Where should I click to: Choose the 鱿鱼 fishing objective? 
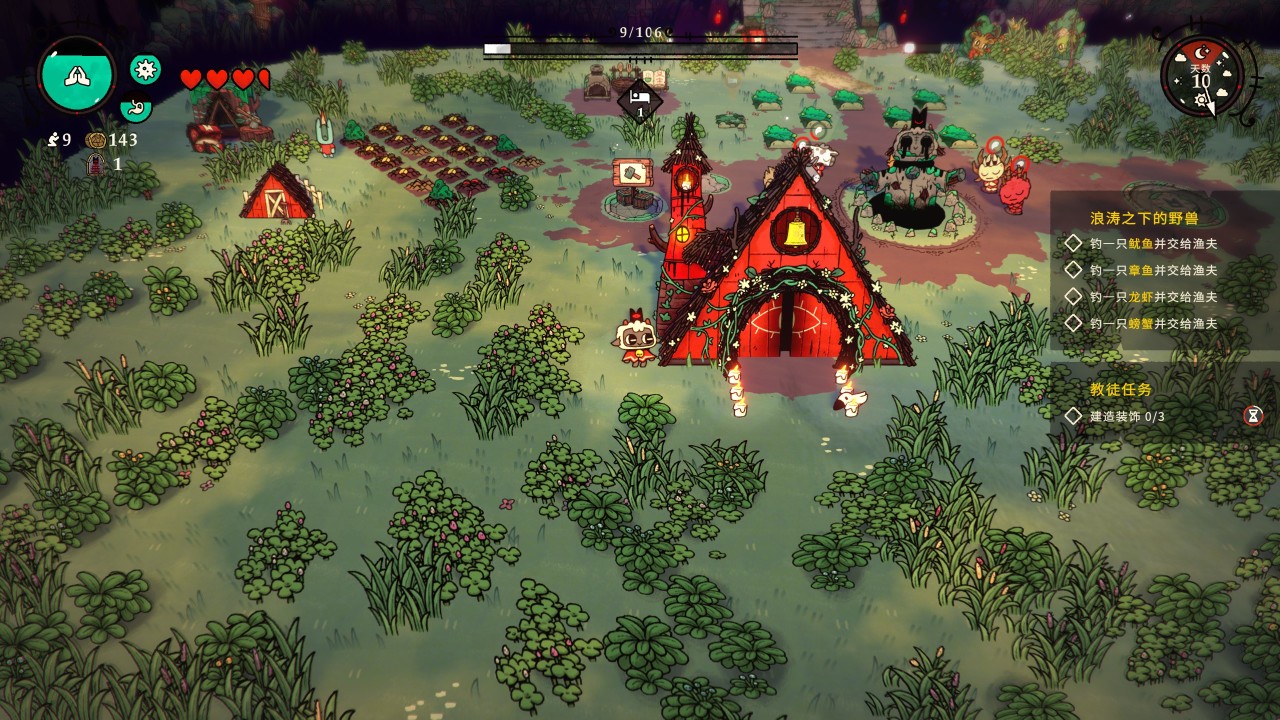(1152, 243)
